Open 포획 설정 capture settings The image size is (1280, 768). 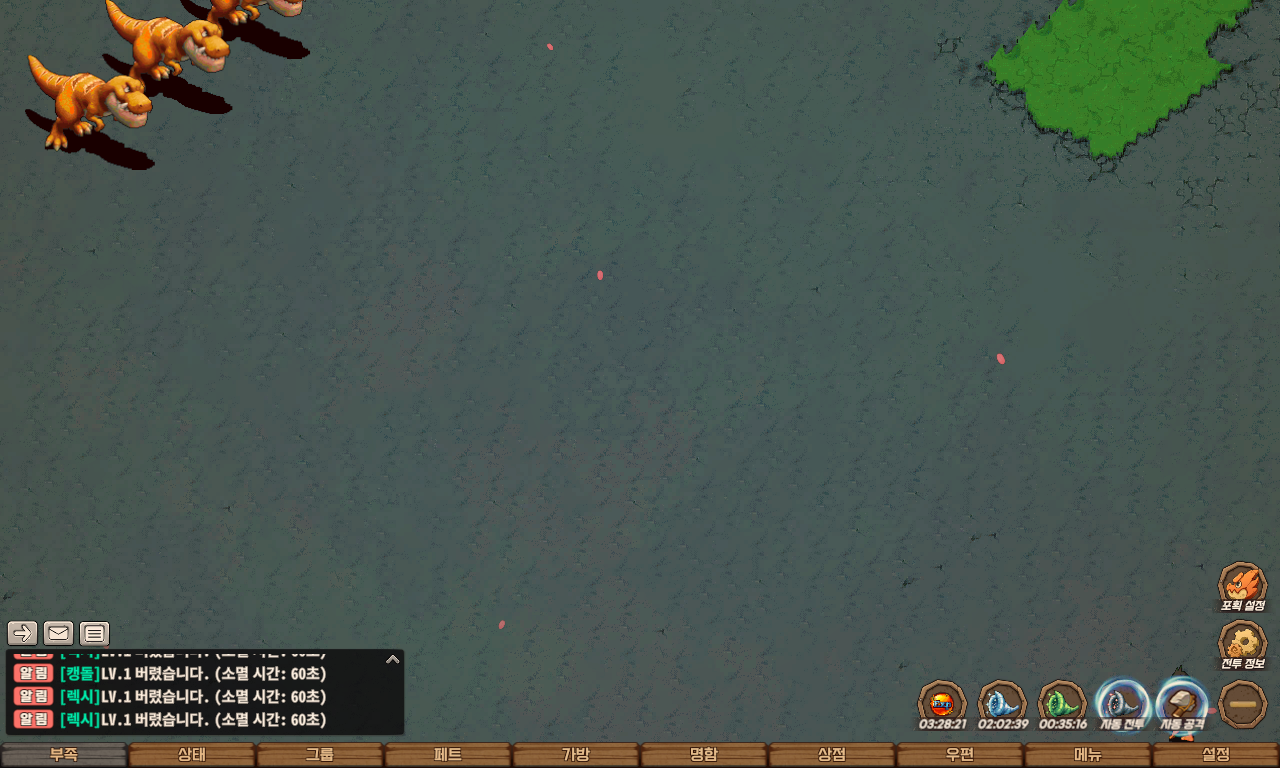pyautogui.click(x=1242, y=586)
